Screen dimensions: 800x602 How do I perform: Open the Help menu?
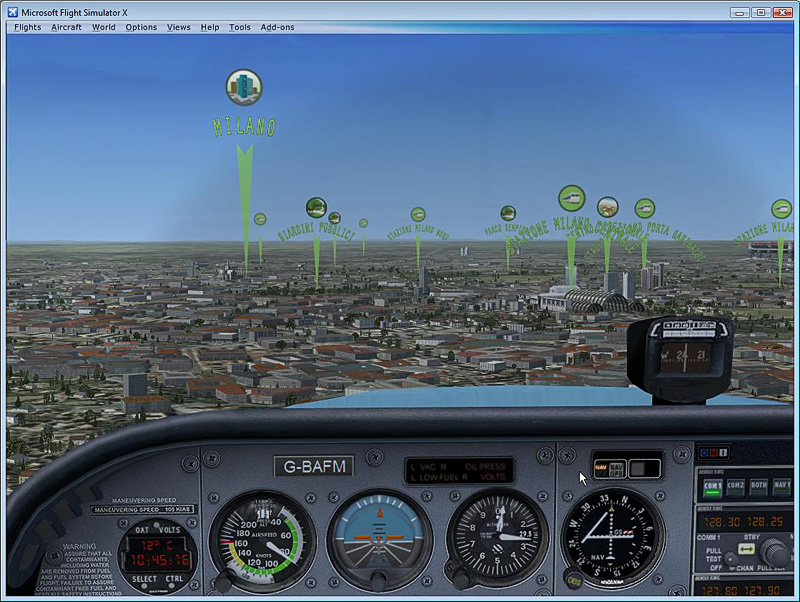[x=209, y=27]
